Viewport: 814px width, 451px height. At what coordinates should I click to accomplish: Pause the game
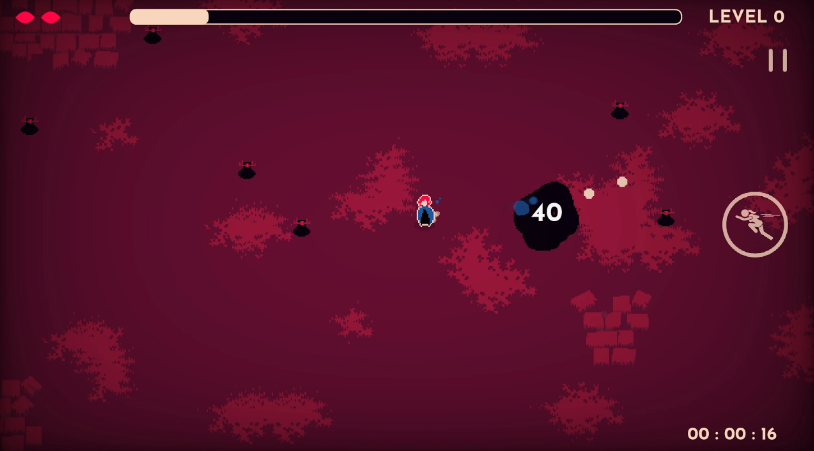pyautogui.click(x=777, y=61)
